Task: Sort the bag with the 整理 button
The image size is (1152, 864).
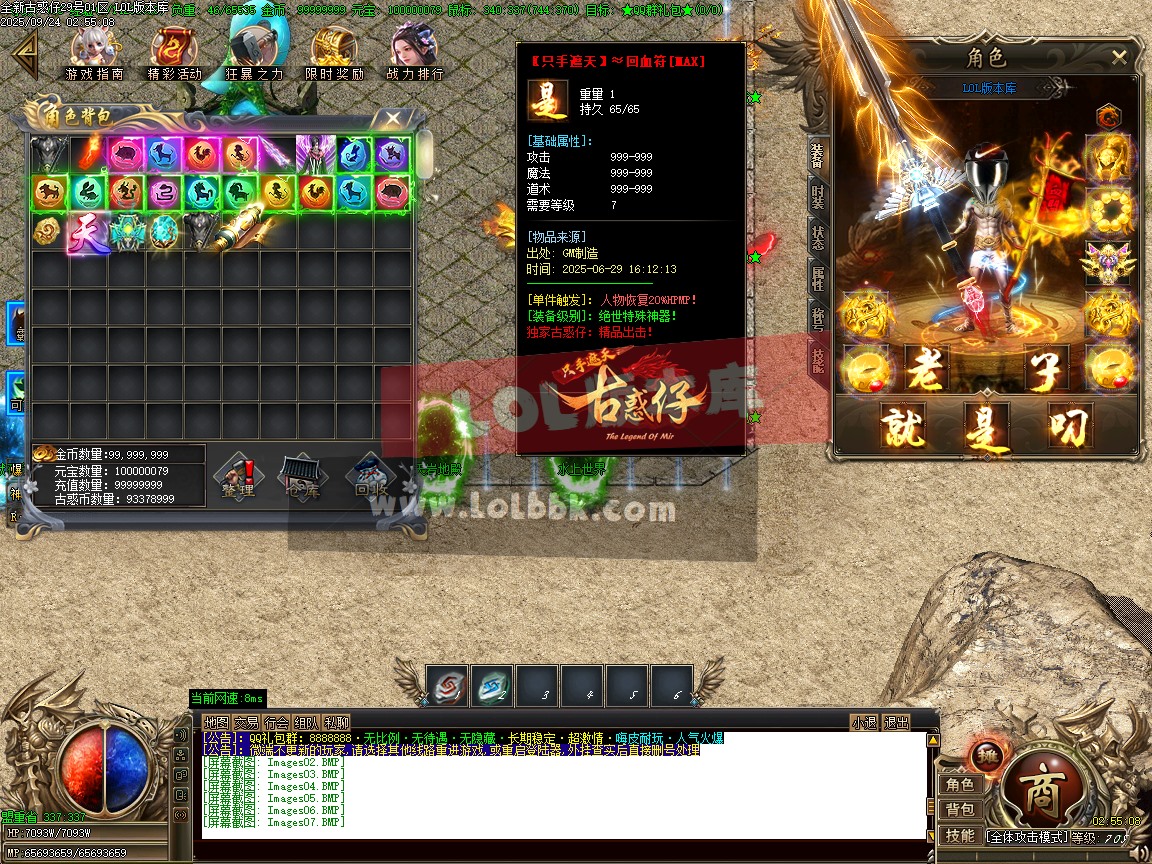Action: pyautogui.click(x=238, y=477)
